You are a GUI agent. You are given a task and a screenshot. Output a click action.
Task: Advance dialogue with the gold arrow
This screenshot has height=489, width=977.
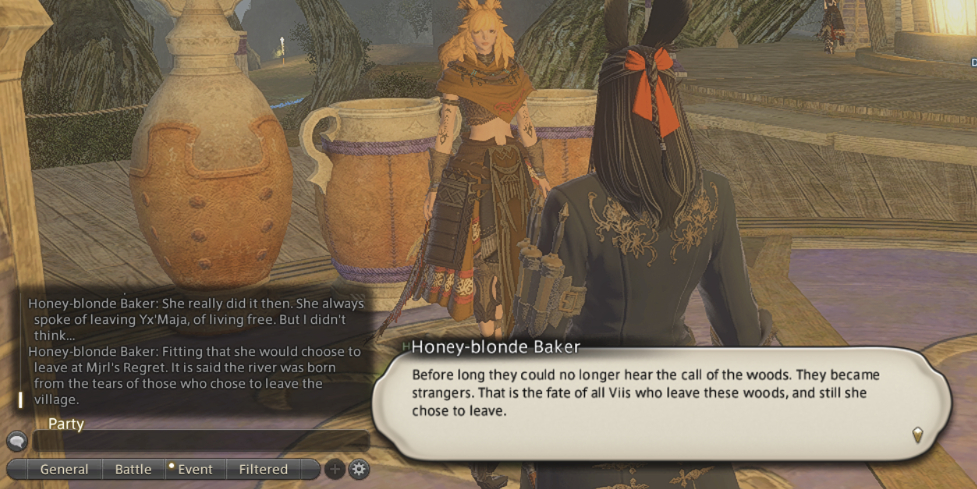click(x=917, y=434)
